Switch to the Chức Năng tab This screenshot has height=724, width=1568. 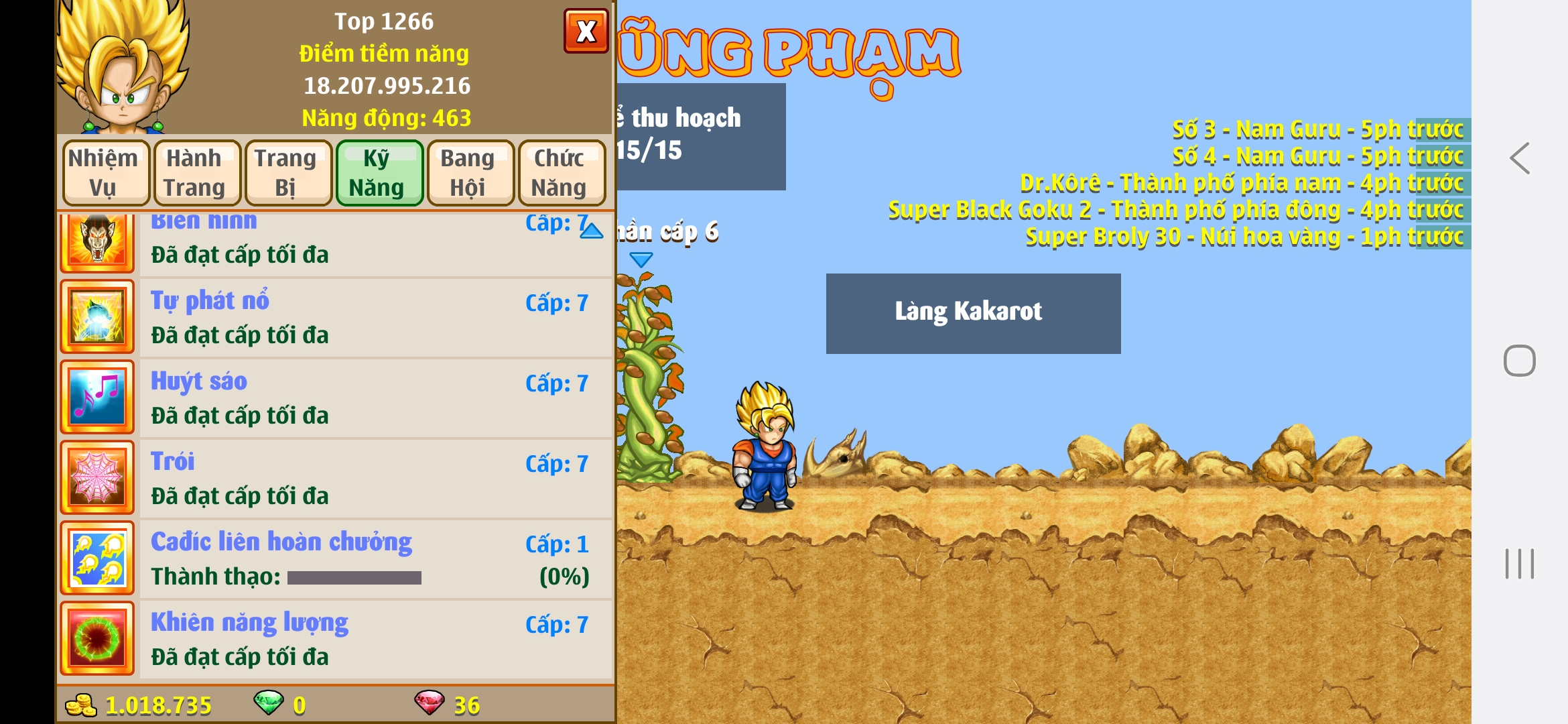[559, 173]
